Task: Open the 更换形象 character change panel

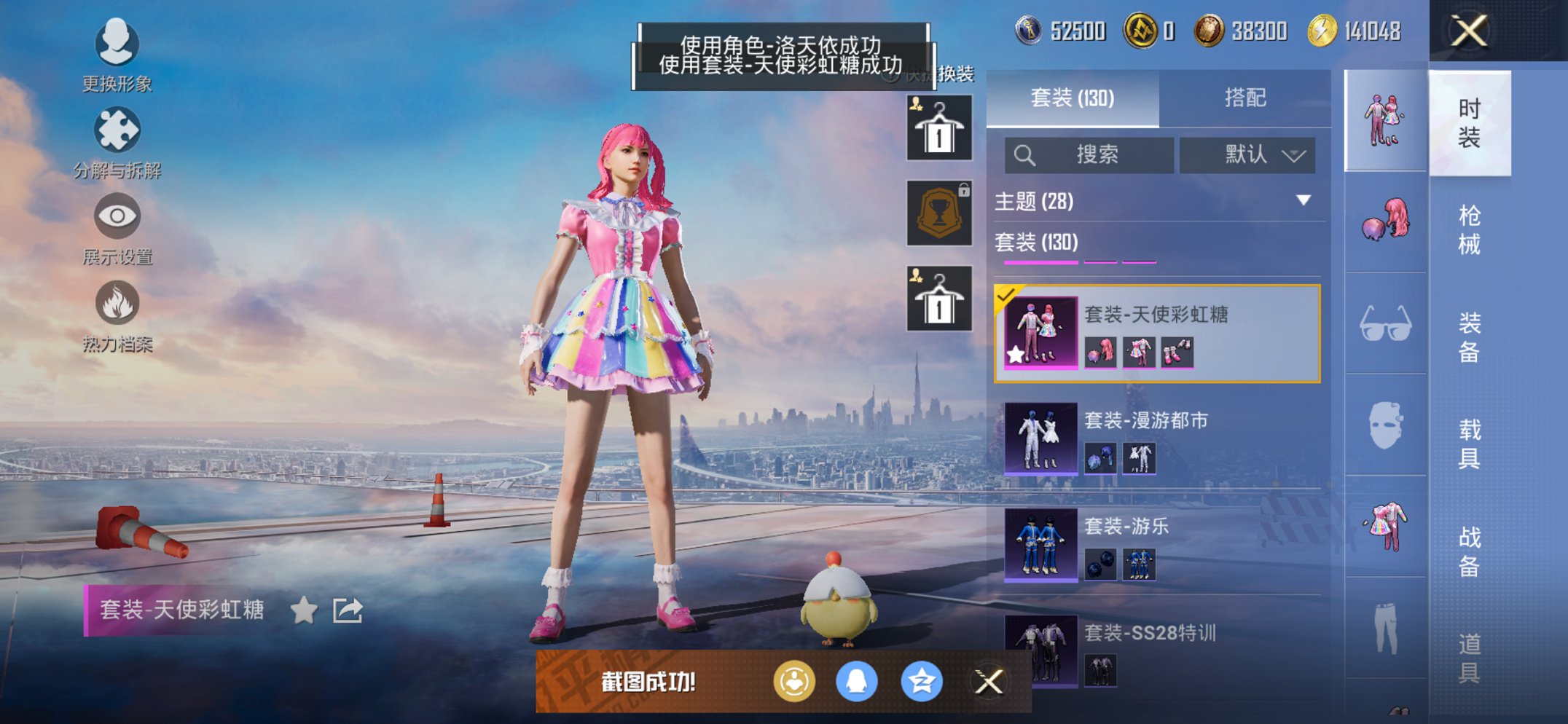Action: point(117,45)
